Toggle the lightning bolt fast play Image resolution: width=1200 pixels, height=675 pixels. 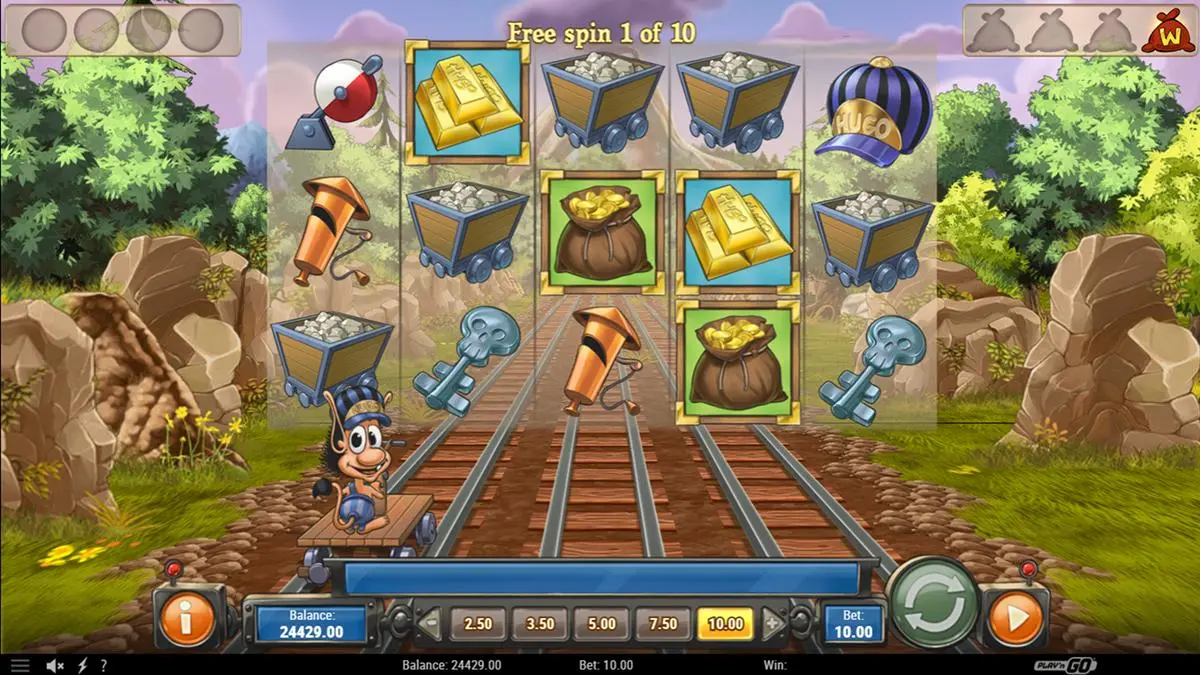(82, 665)
